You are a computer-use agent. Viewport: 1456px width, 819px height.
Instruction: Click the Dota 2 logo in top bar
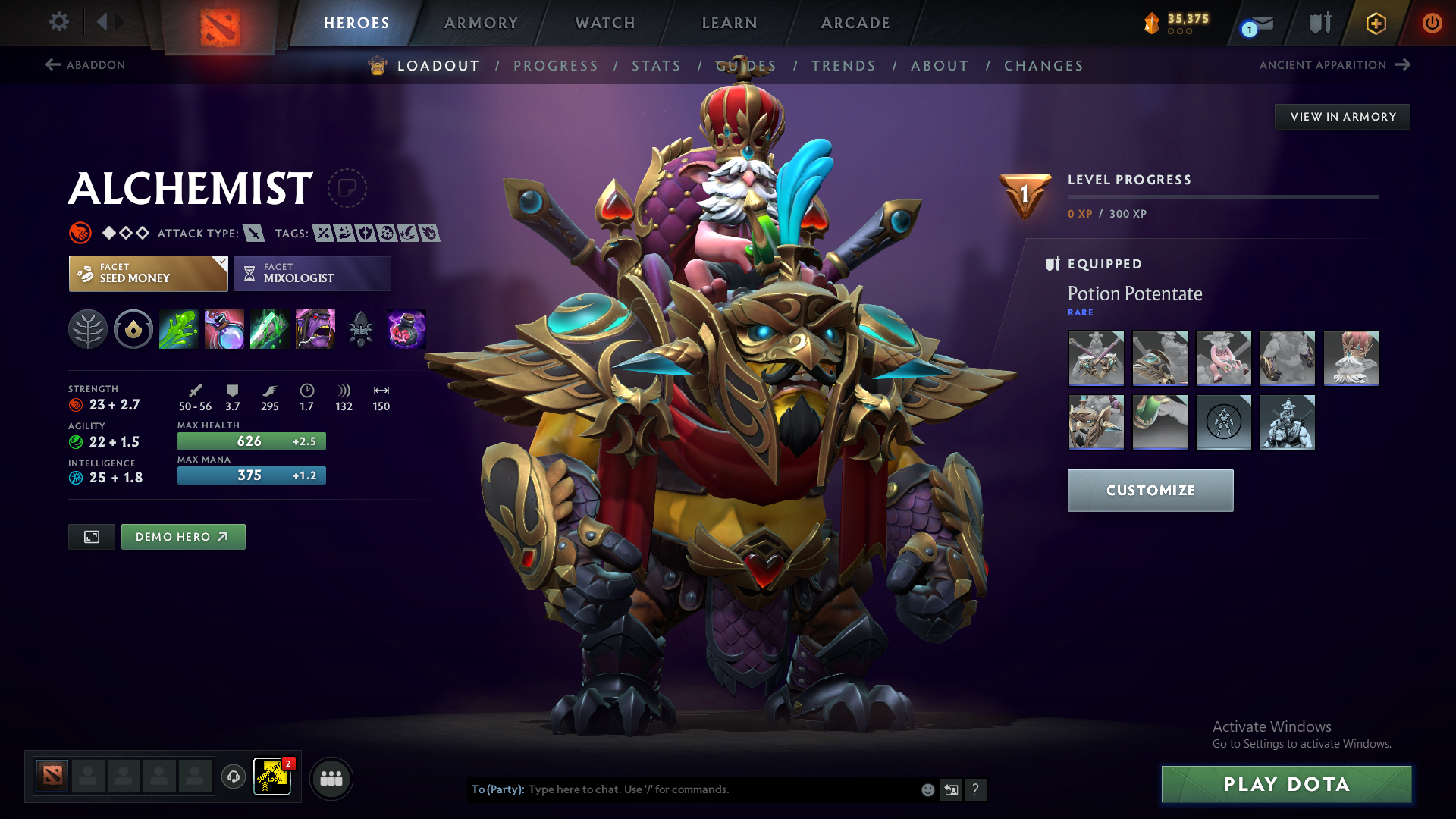pyautogui.click(x=219, y=27)
